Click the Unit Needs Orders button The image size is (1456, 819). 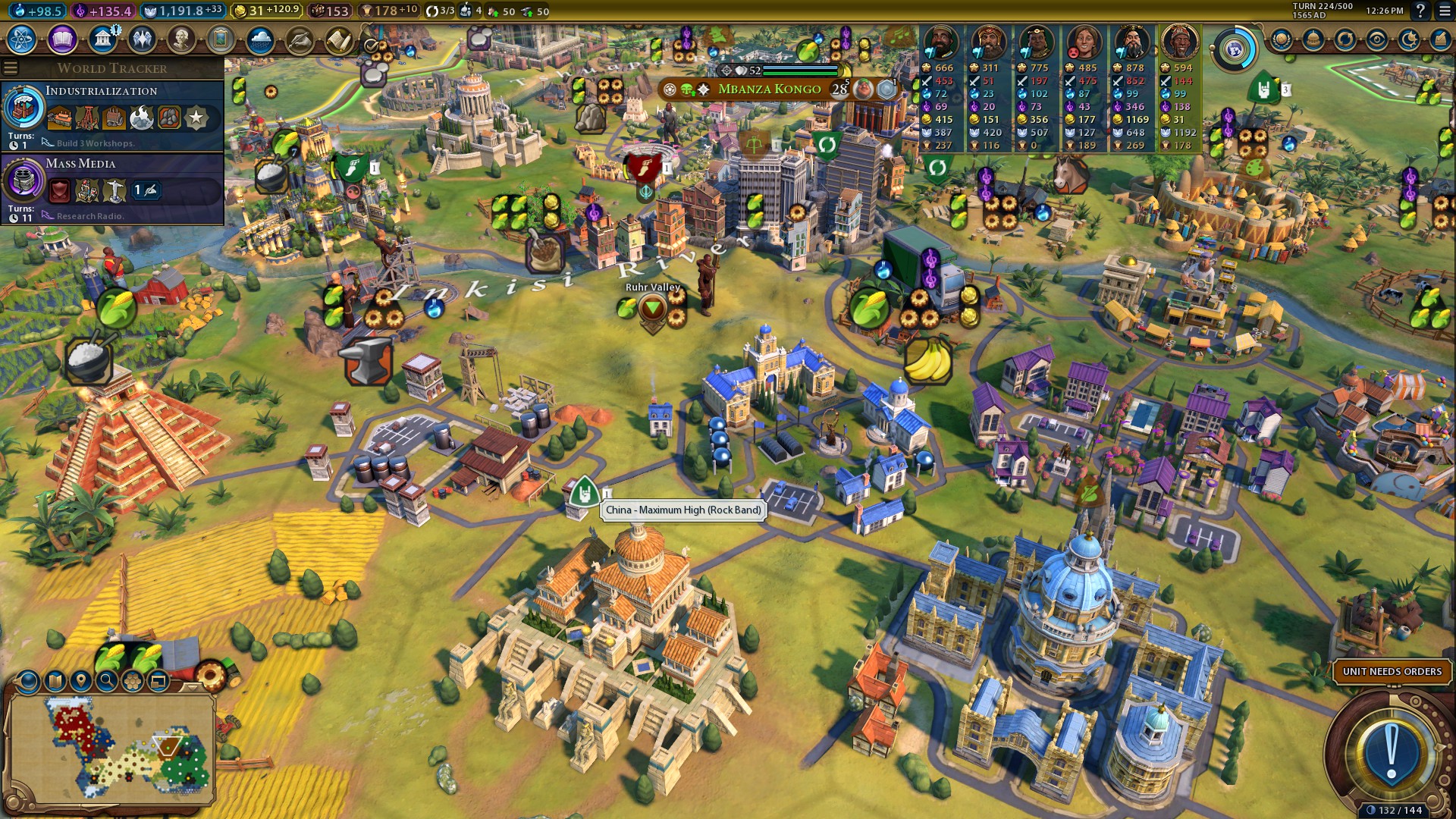coord(1392,672)
